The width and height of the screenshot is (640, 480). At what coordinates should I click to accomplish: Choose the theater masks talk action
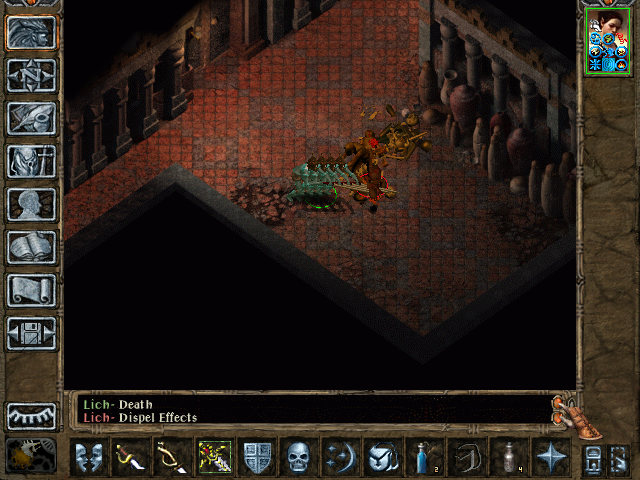coord(89,457)
